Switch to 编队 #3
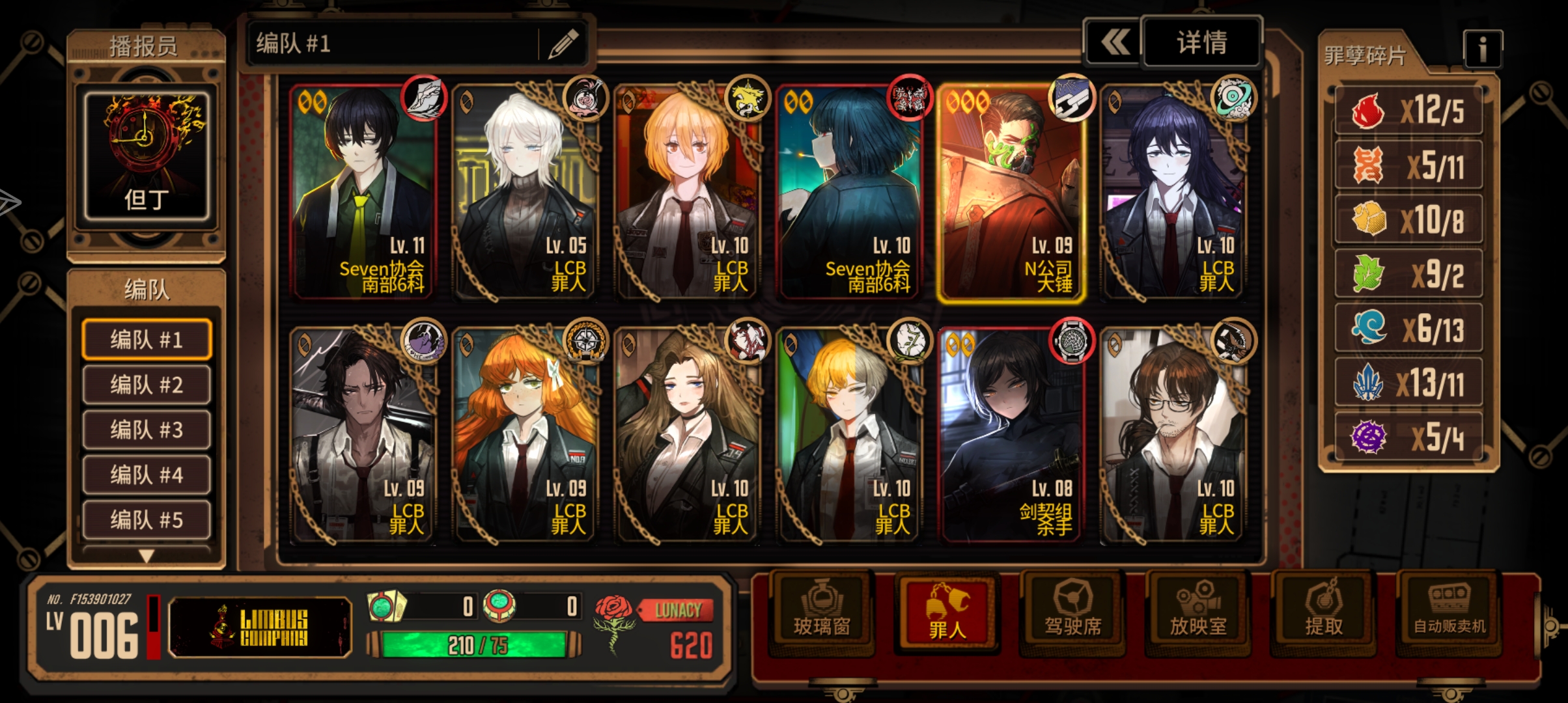This screenshot has height=703, width=1568. click(x=147, y=430)
